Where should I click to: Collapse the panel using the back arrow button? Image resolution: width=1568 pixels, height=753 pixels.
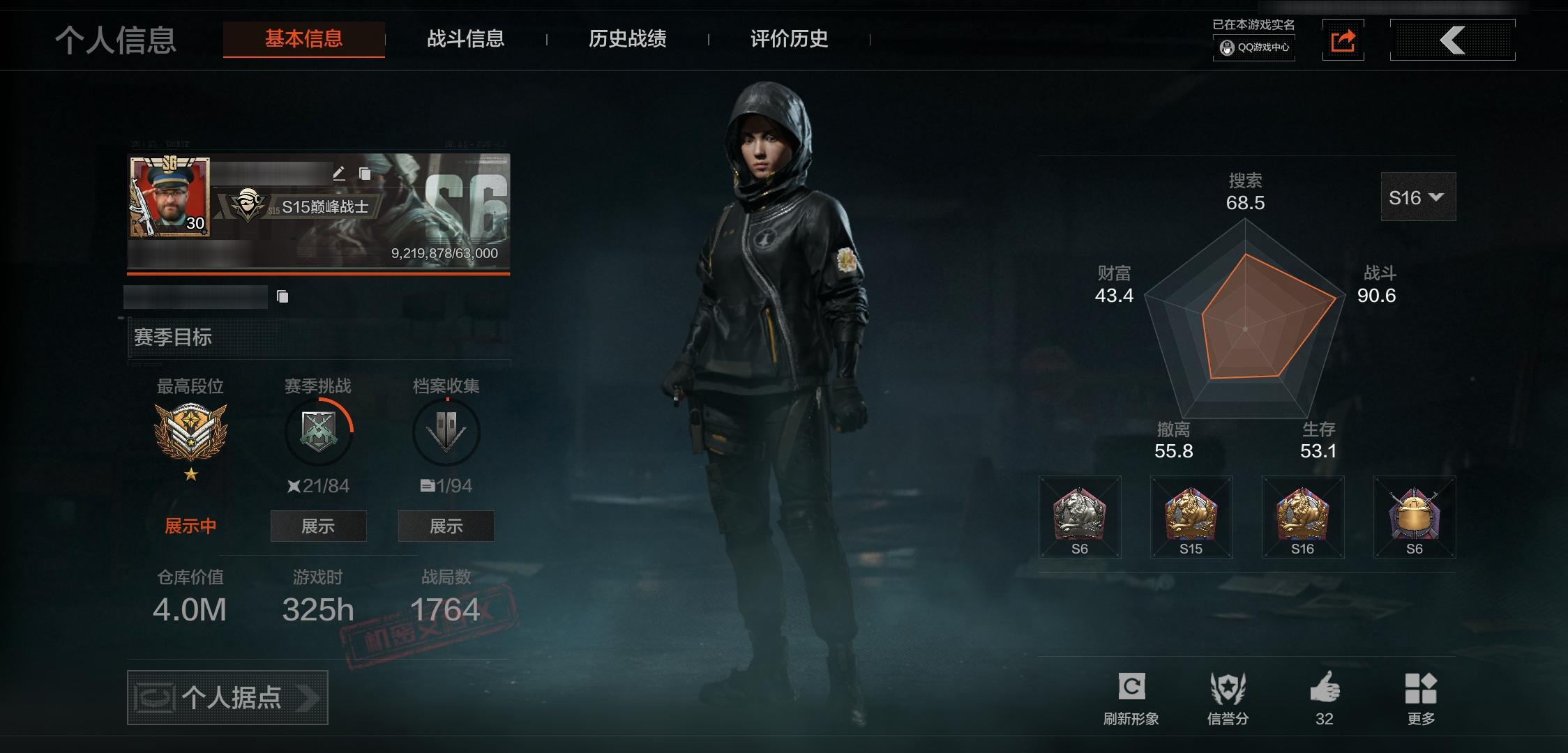[1453, 40]
